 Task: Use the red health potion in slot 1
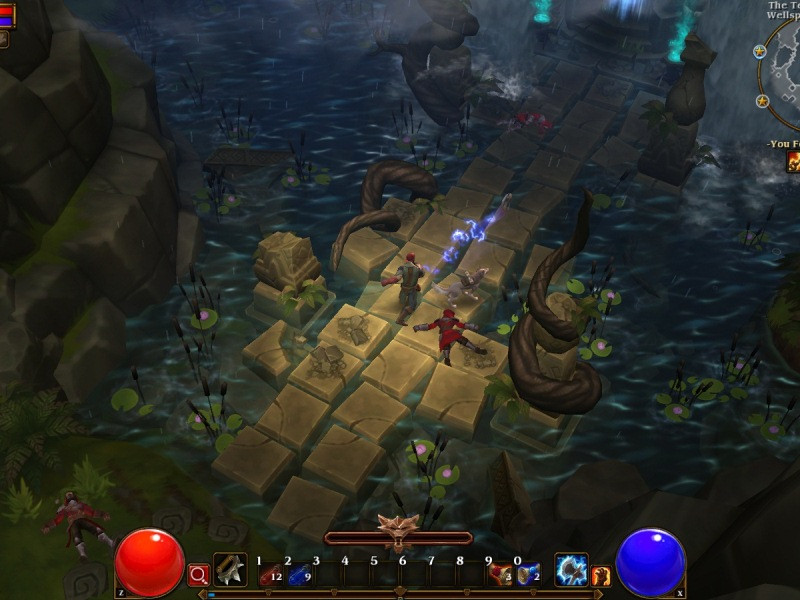269,574
